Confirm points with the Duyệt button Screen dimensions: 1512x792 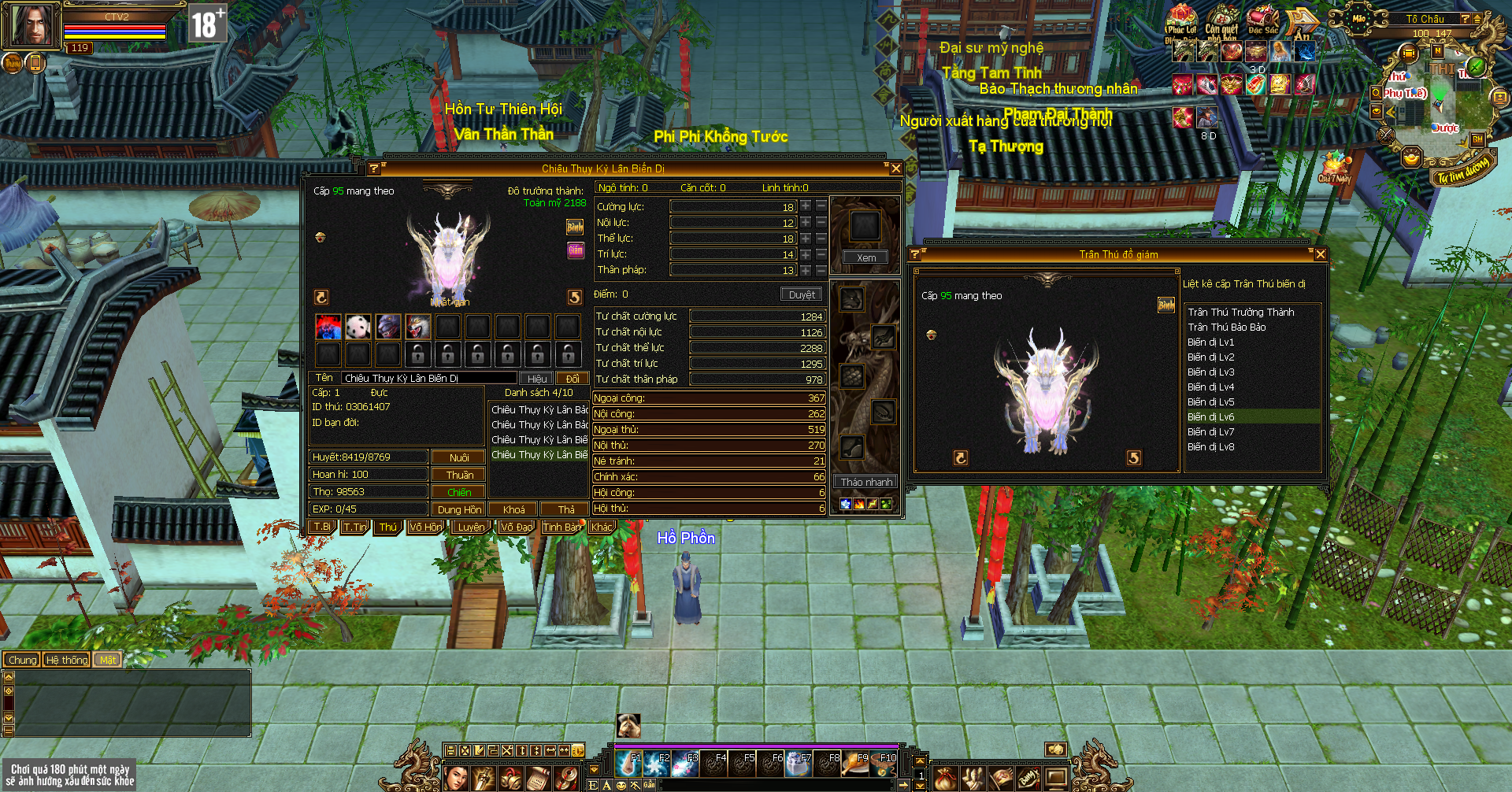point(802,294)
